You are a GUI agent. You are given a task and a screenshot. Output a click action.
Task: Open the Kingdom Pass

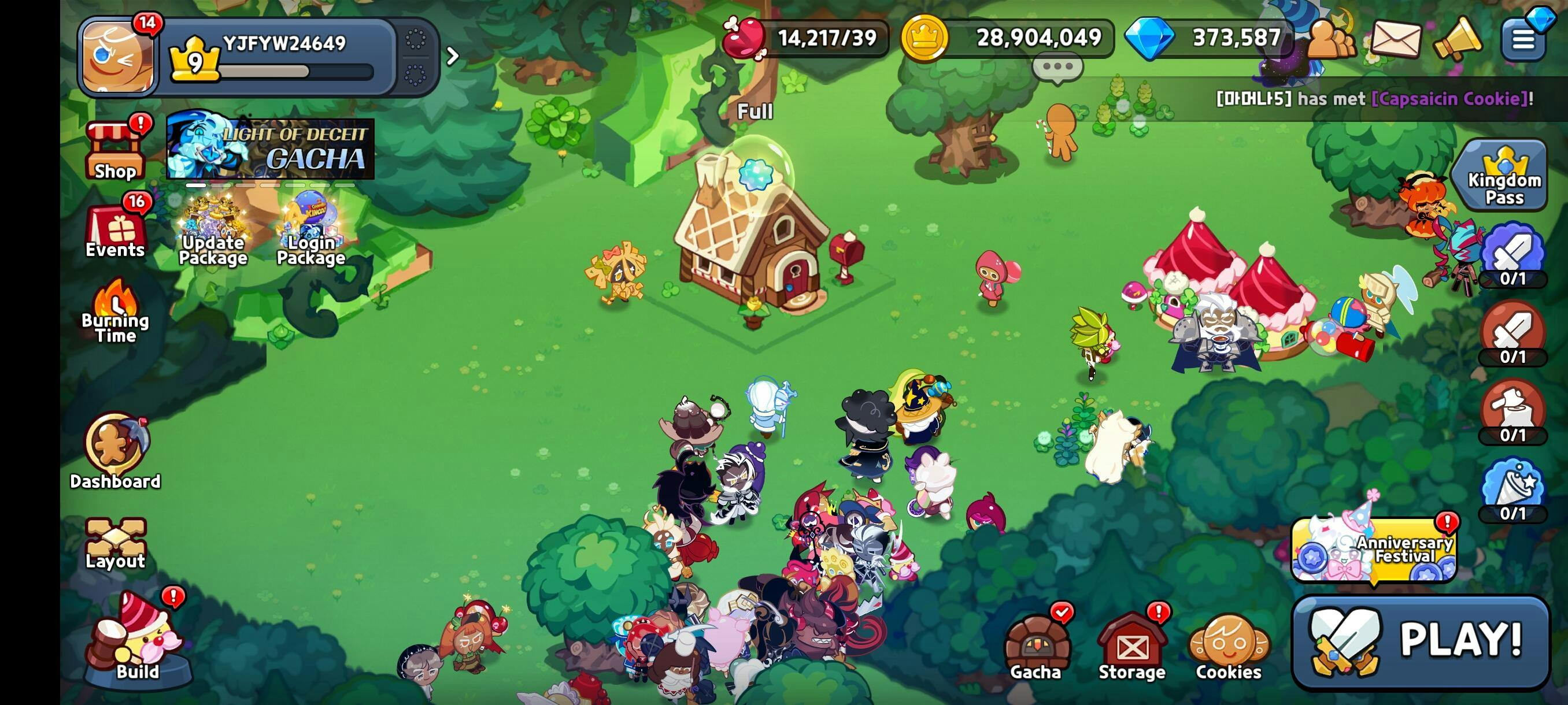point(1504,176)
